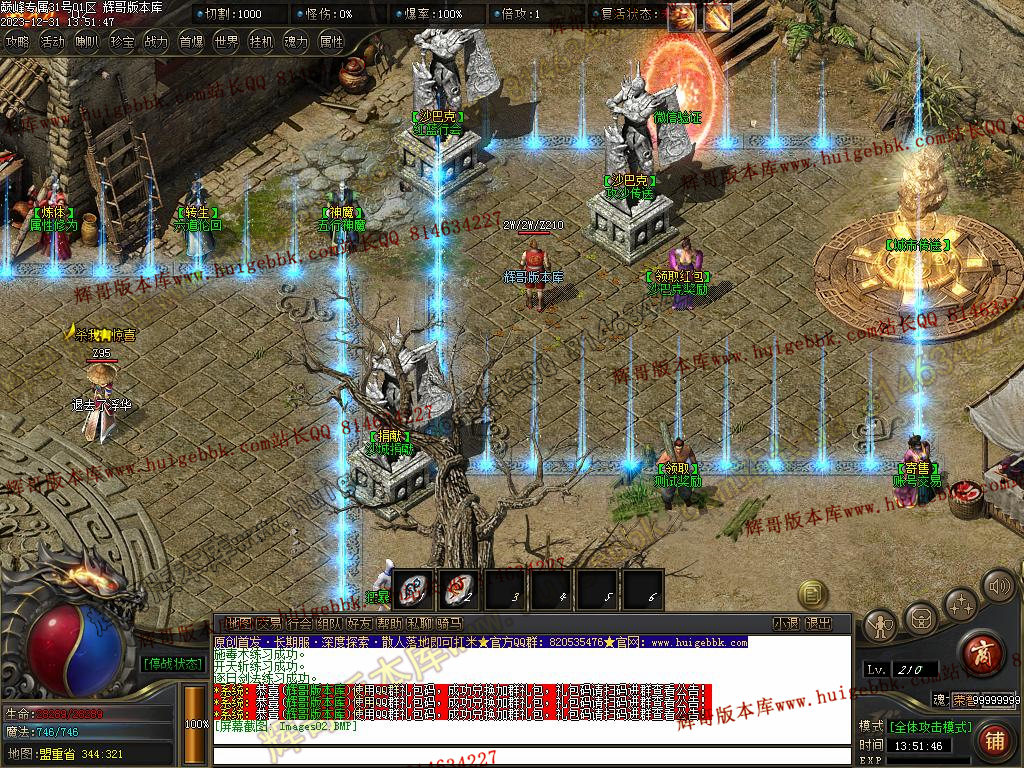Click the 小退 logout button
The height and width of the screenshot is (768, 1024).
[786, 624]
